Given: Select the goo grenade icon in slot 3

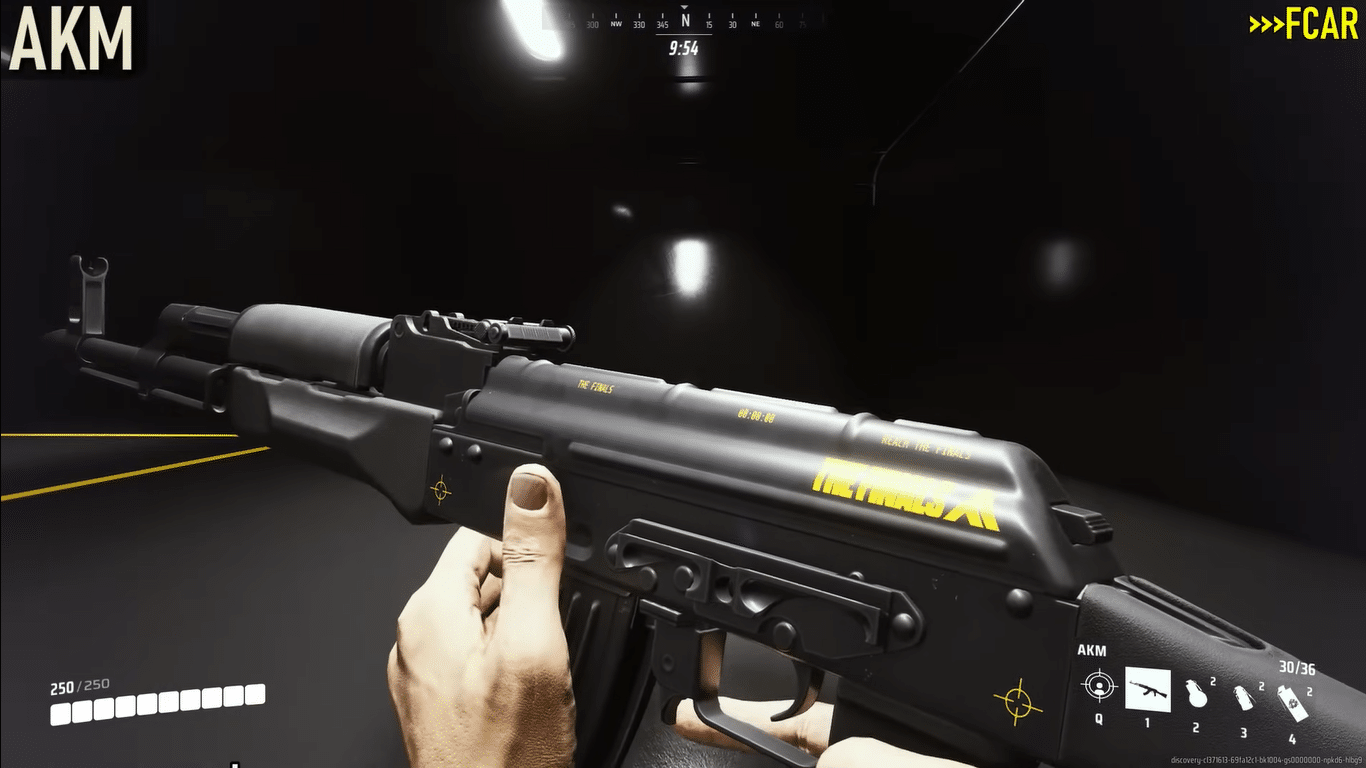Looking at the screenshot, I should (x=1244, y=696).
